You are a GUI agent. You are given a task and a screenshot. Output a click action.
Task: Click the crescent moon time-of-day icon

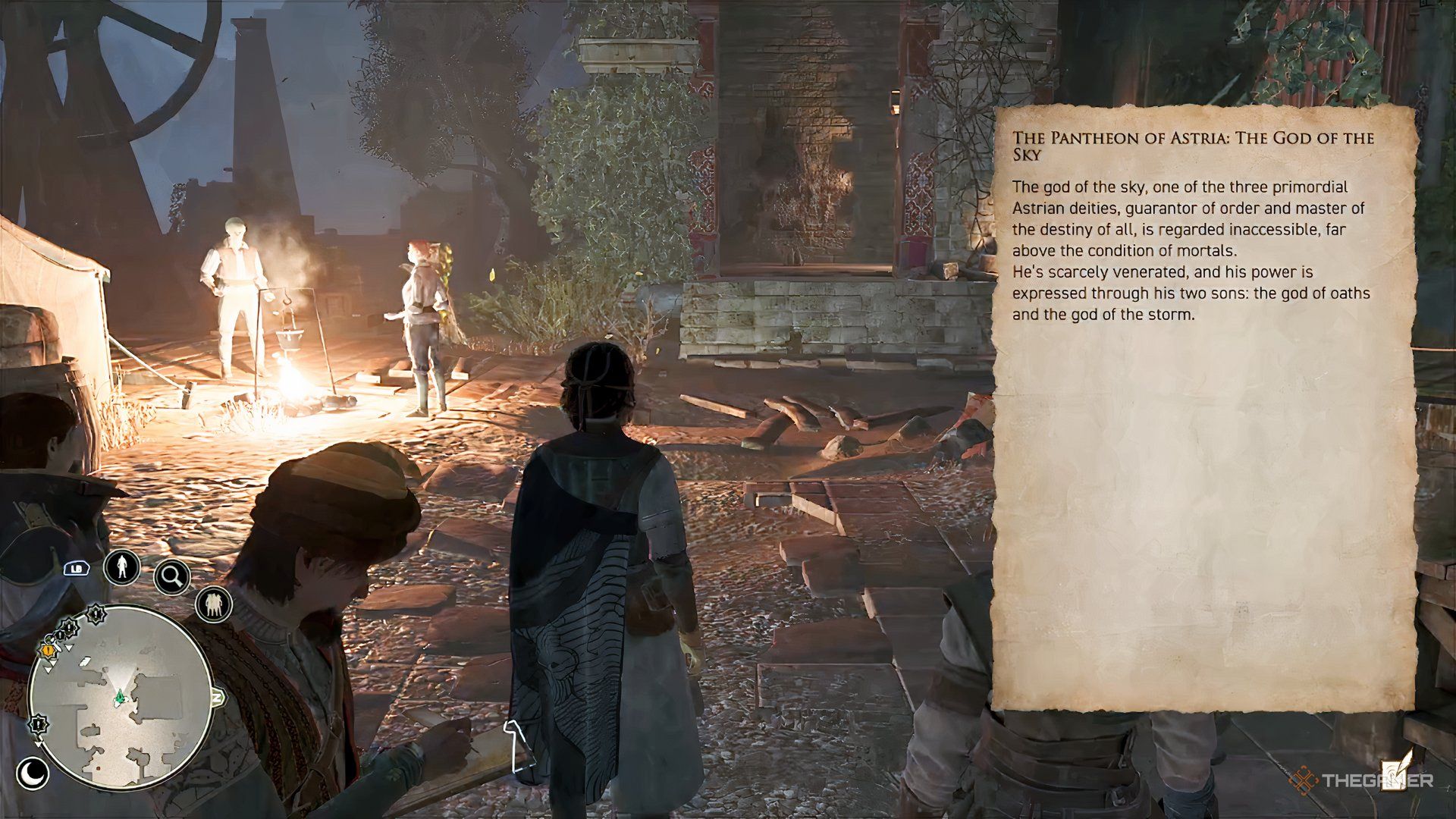point(33,773)
